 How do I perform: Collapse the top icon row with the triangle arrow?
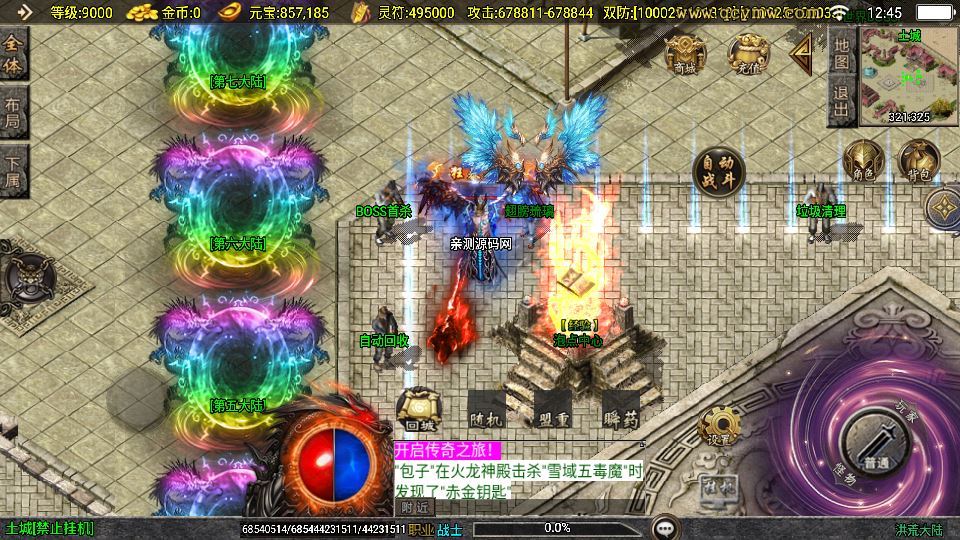click(x=802, y=53)
